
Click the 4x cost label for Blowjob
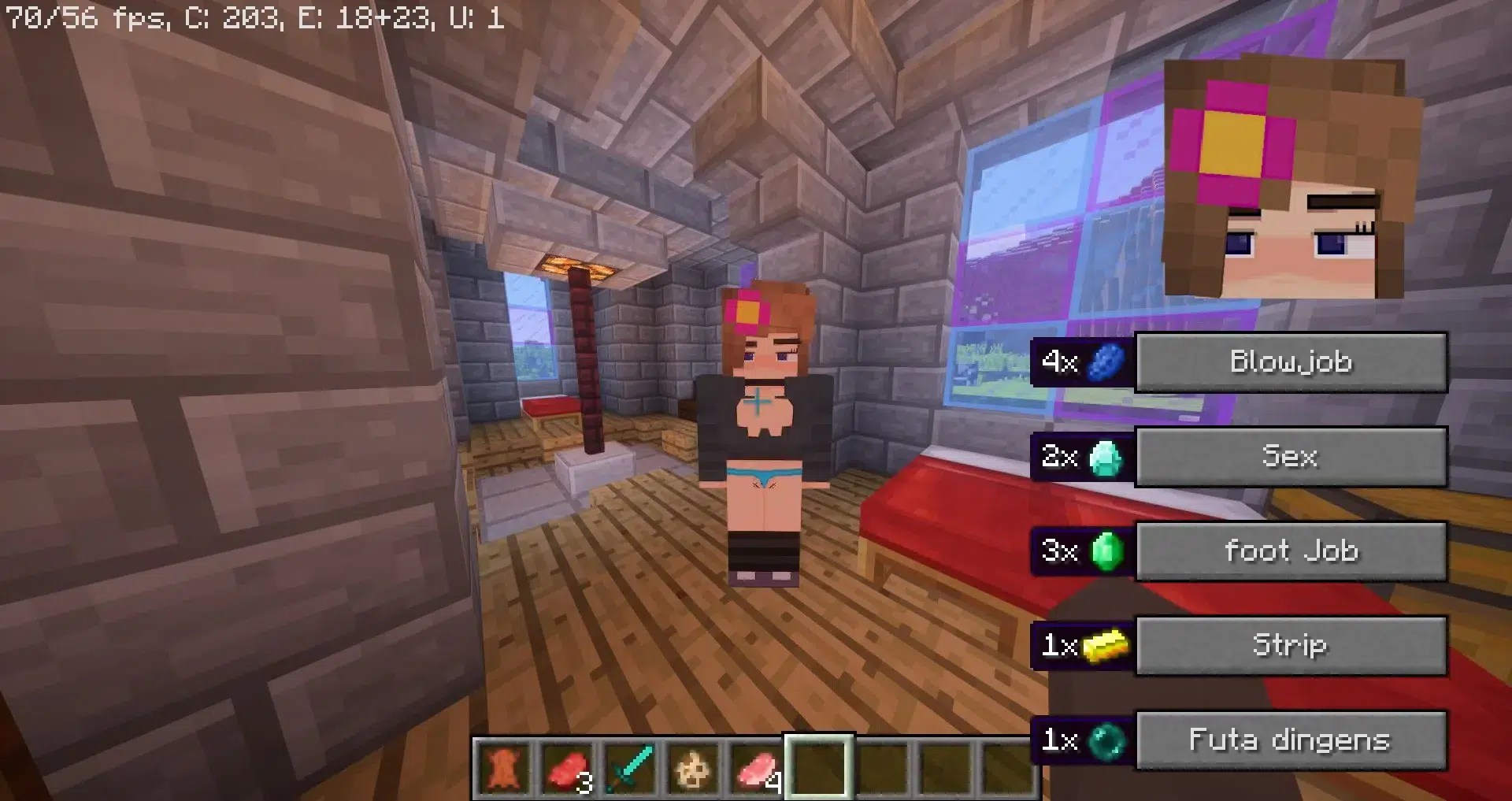[1059, 362]
